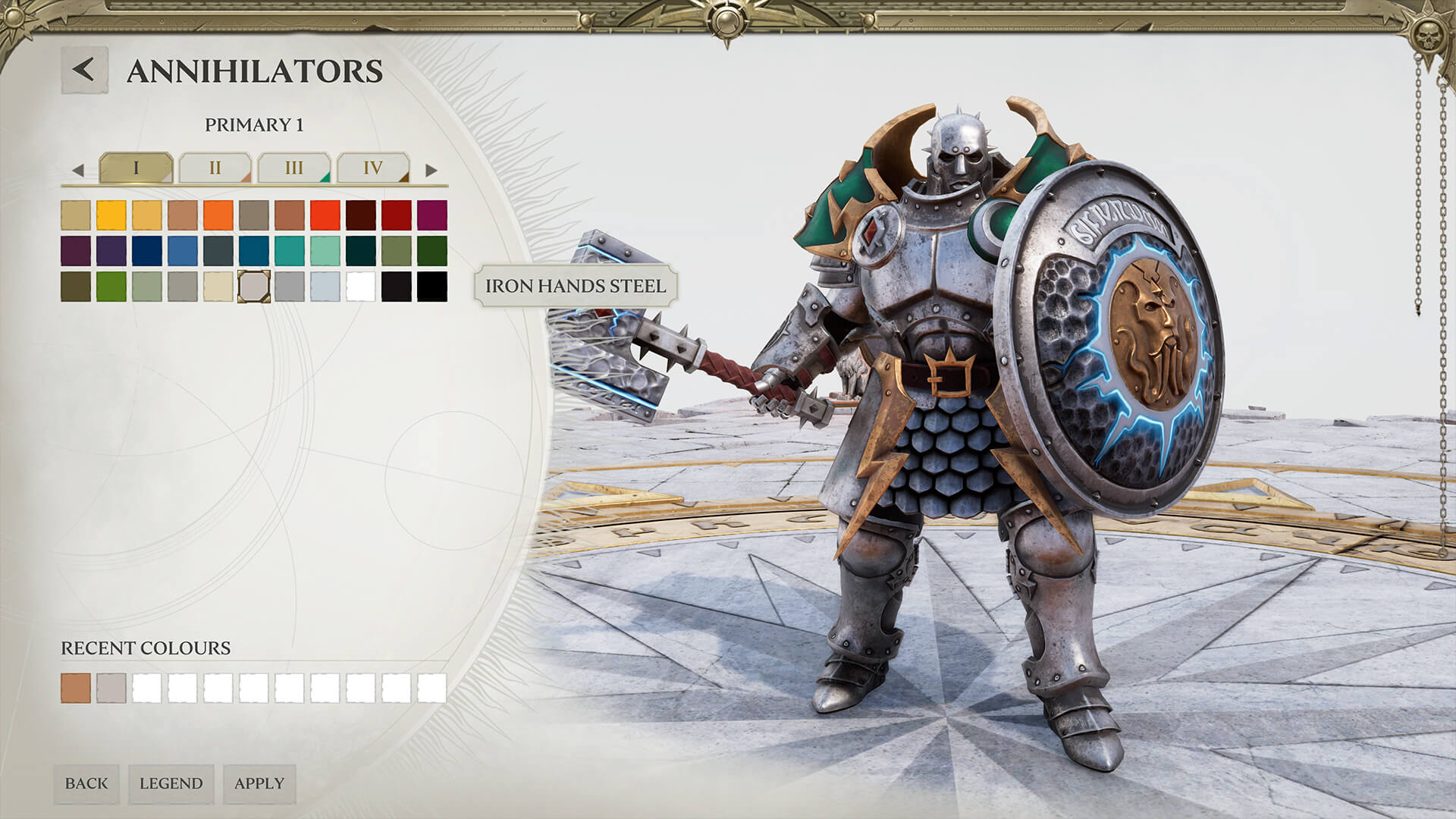The width and height of the screenshot is (1456, 819).
Task: Switch to palette tab IV
Action: coord(373,168)
